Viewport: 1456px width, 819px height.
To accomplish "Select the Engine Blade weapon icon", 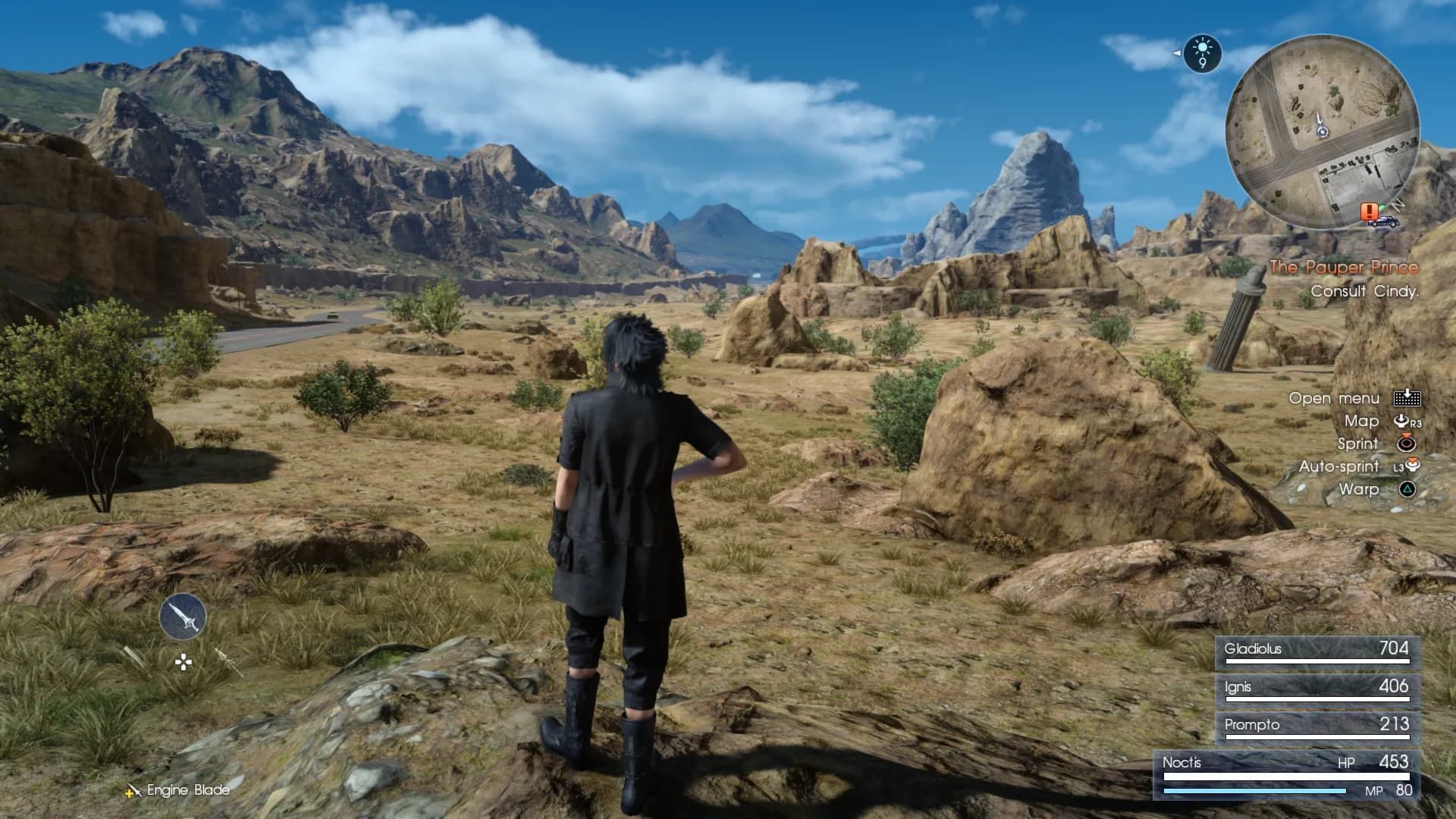I will [182, 616].
